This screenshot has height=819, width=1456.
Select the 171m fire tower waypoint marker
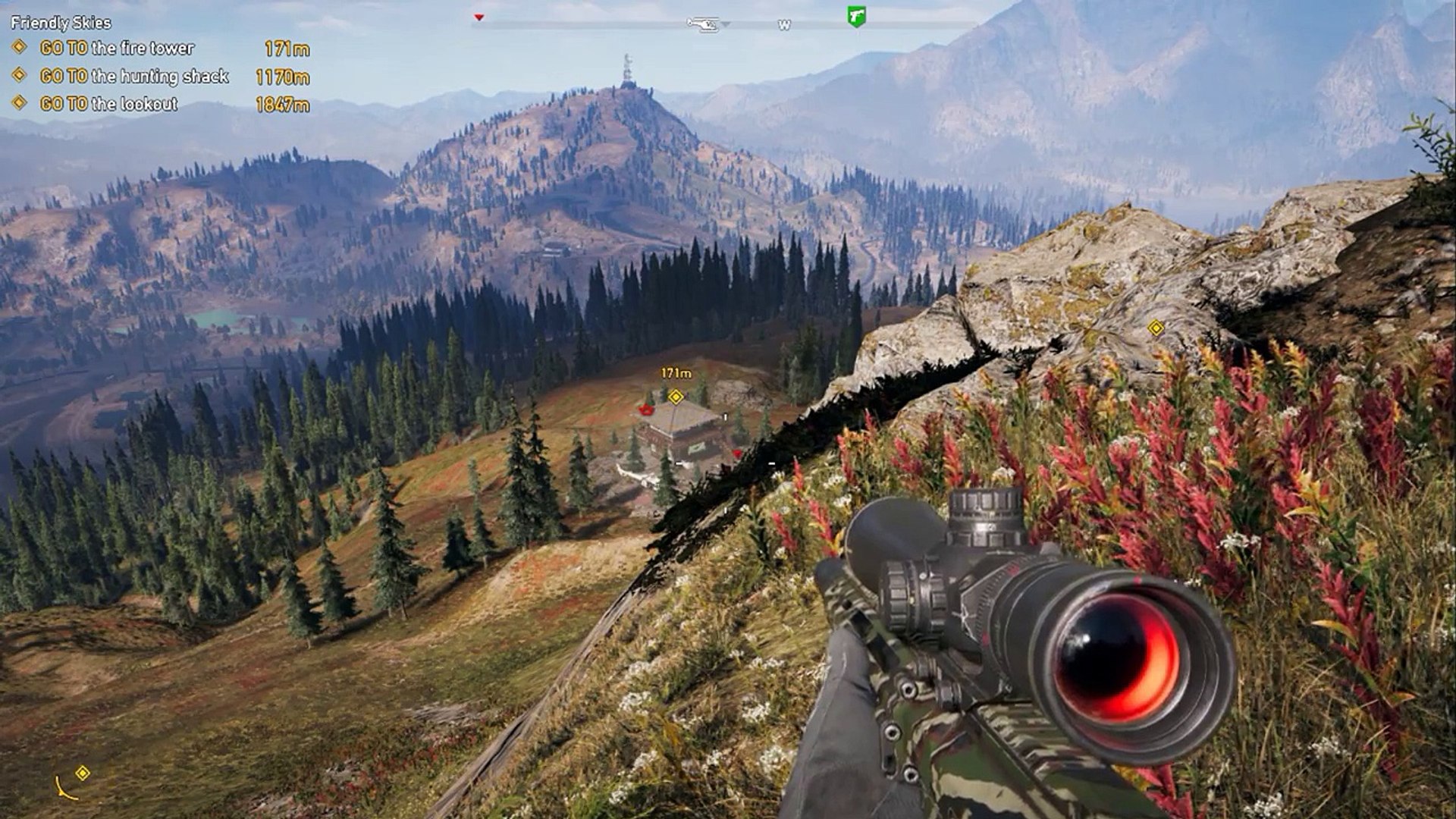[x=676, y=396]
